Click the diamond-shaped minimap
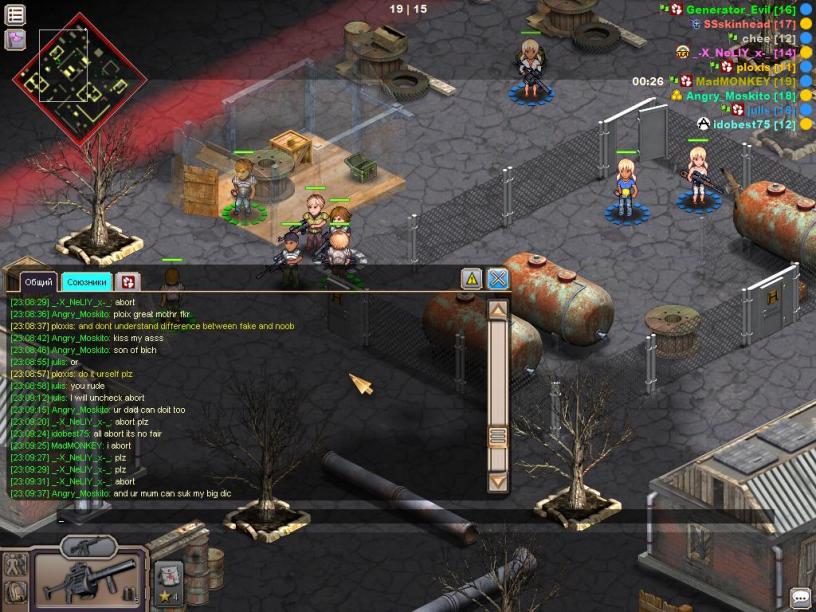This screenshot has height=612, width=816. coord(78,78)
